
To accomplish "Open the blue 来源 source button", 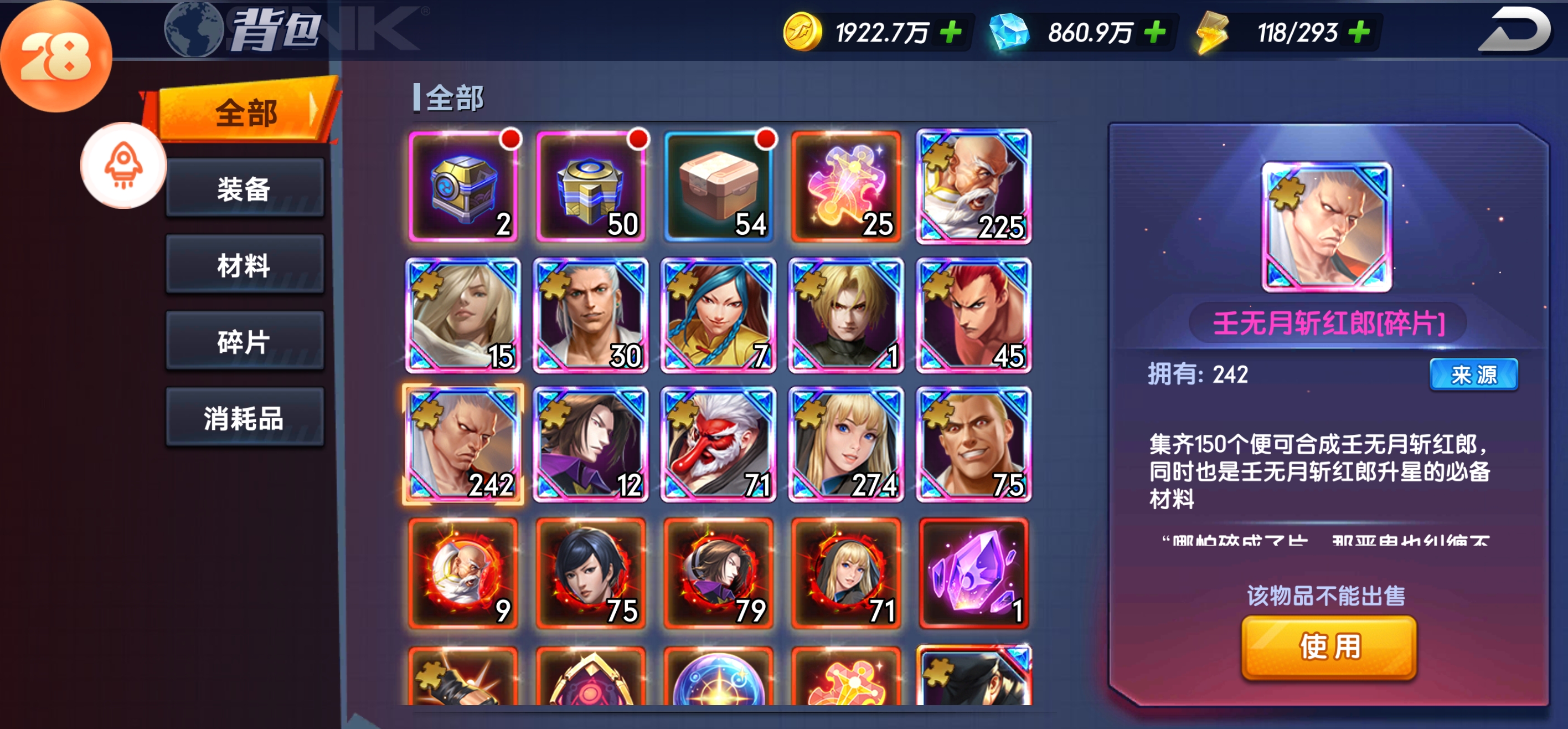I will (1473, 374).
